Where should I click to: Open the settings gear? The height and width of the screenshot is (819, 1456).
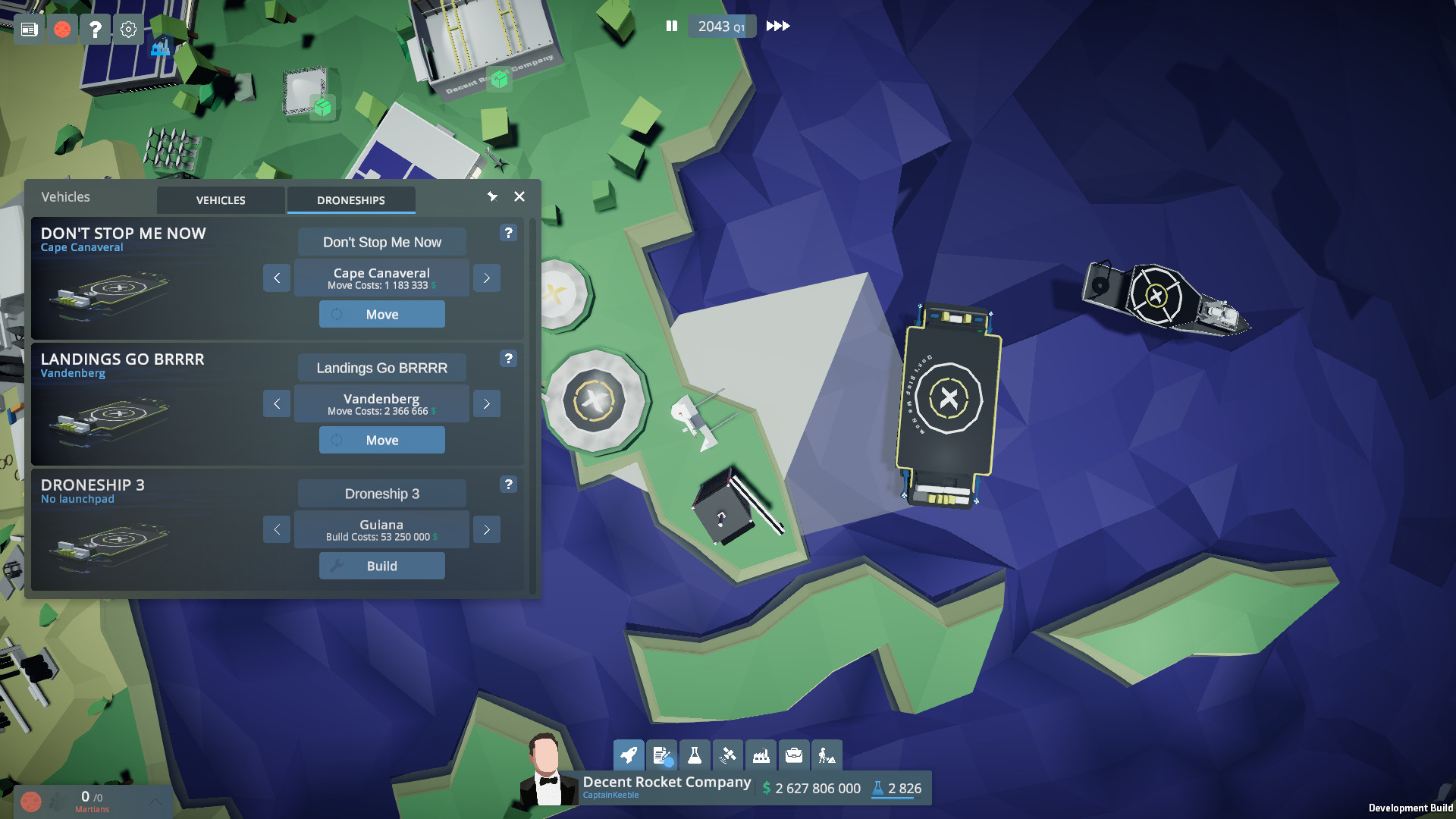tap(127, 29)
